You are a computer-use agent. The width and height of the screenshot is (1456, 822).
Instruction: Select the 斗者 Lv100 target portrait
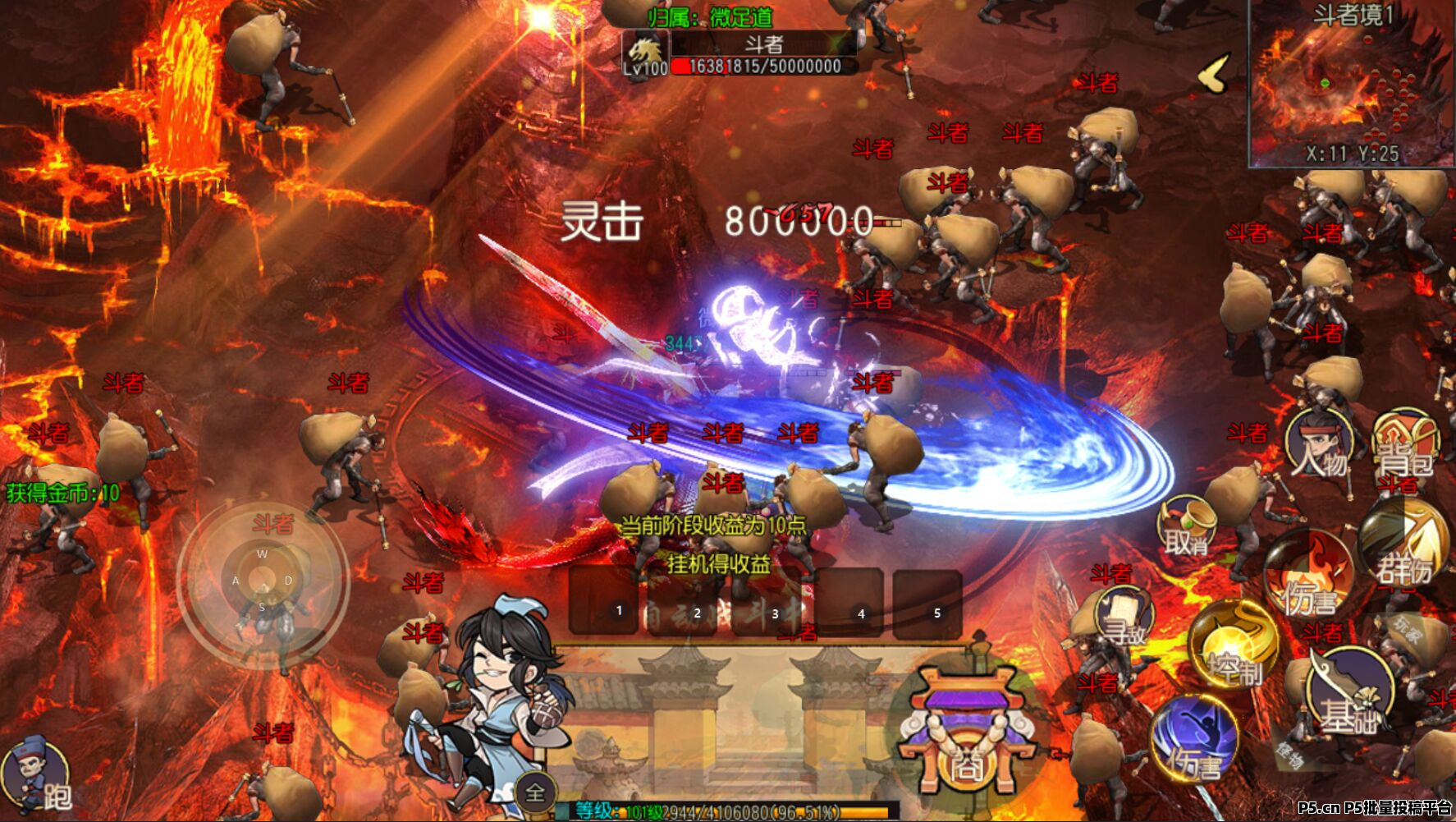pyautogui.click(x=645, y=53)
